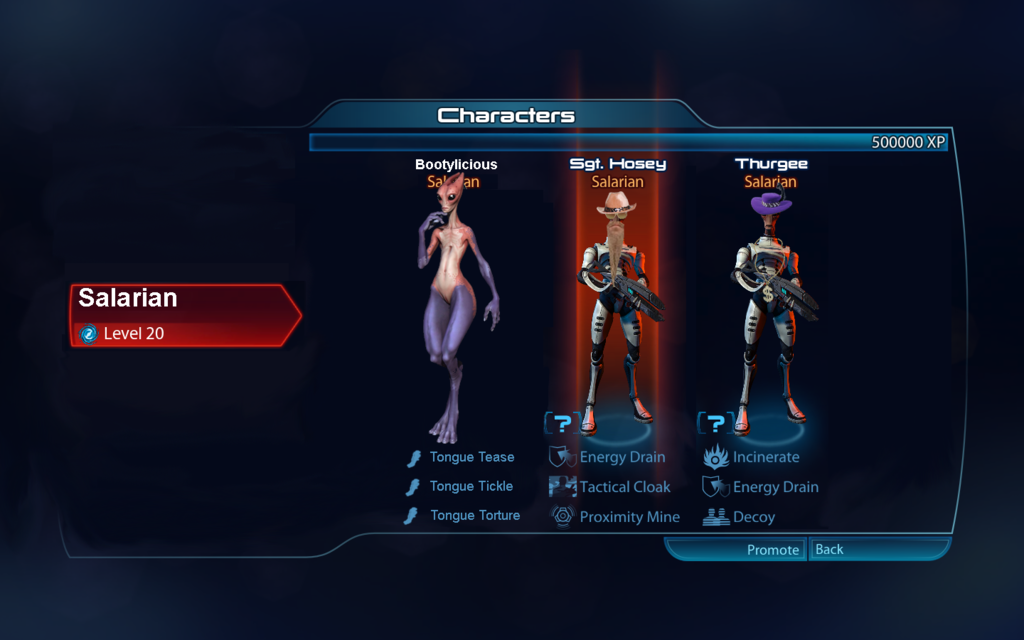Click the Promote button
1024x640 pixels.
(x=772, y=550)
